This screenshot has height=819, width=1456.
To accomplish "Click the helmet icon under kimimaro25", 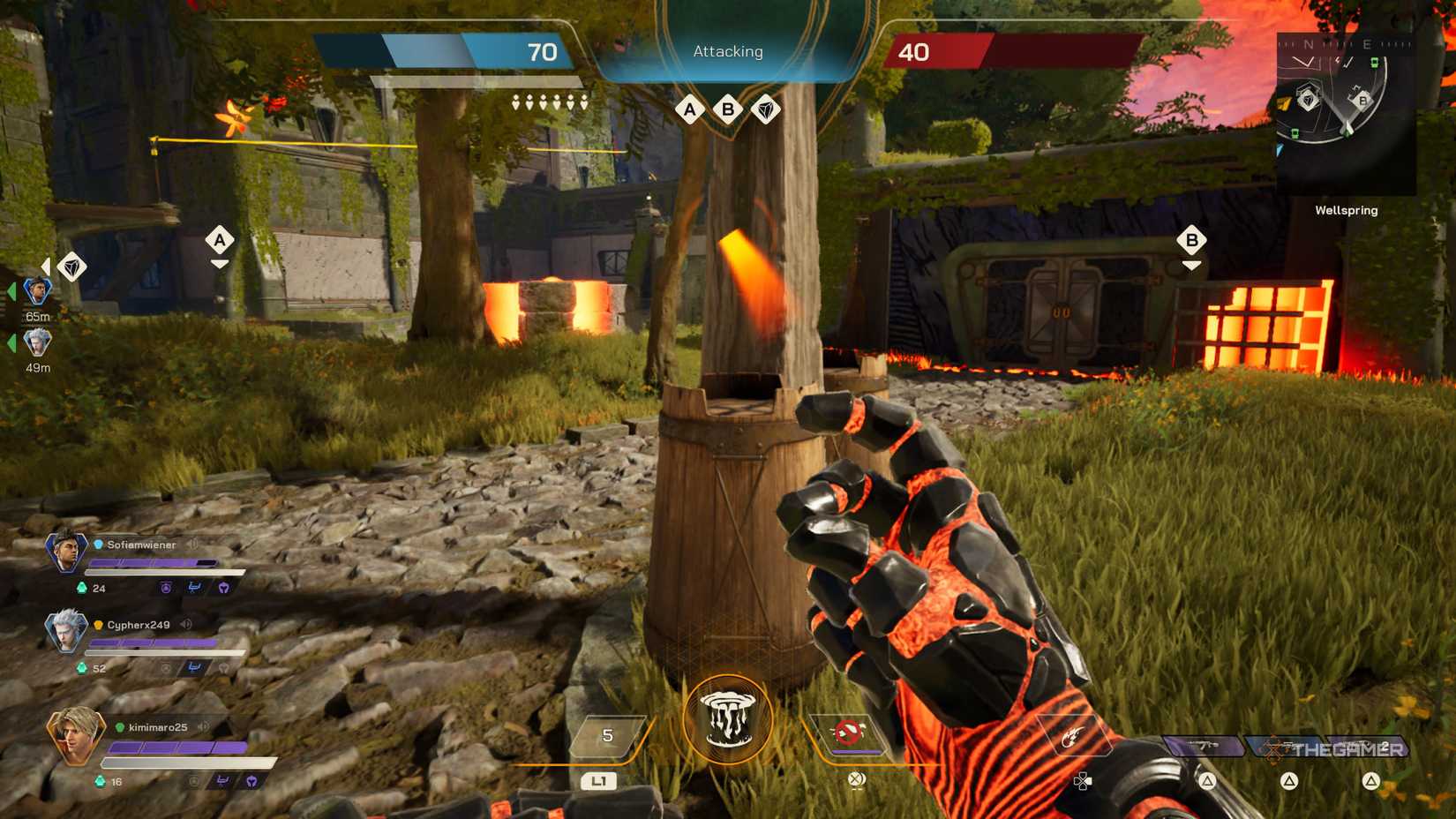I will point(251,781).
